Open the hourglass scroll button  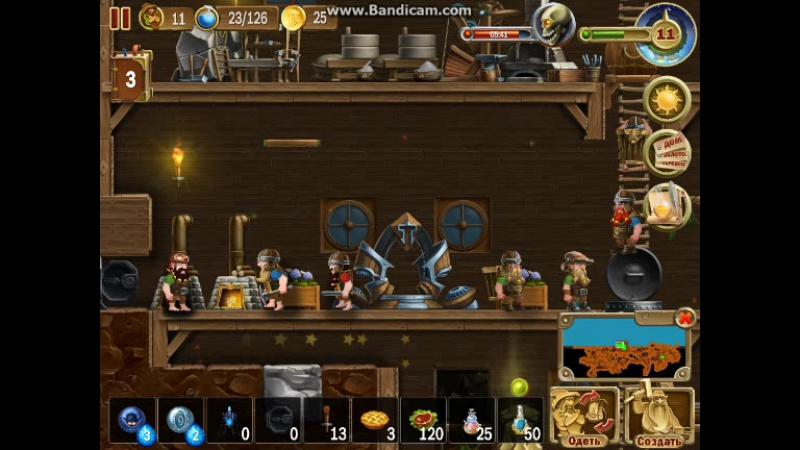point(667,204)
